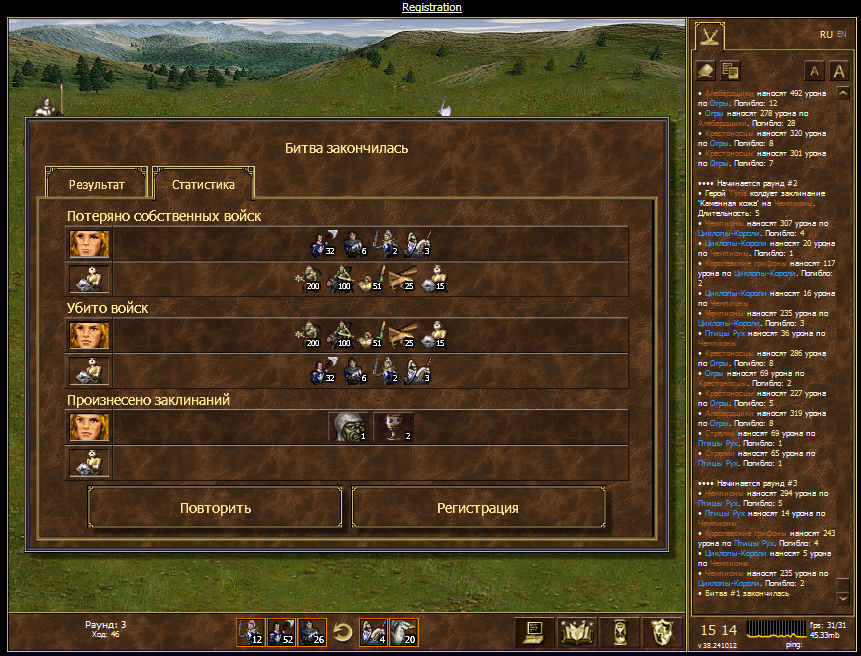Open the computer monitor settings button
Image resolution: width=861 pixels, height=656 pixels.
(x=533, y=632)
